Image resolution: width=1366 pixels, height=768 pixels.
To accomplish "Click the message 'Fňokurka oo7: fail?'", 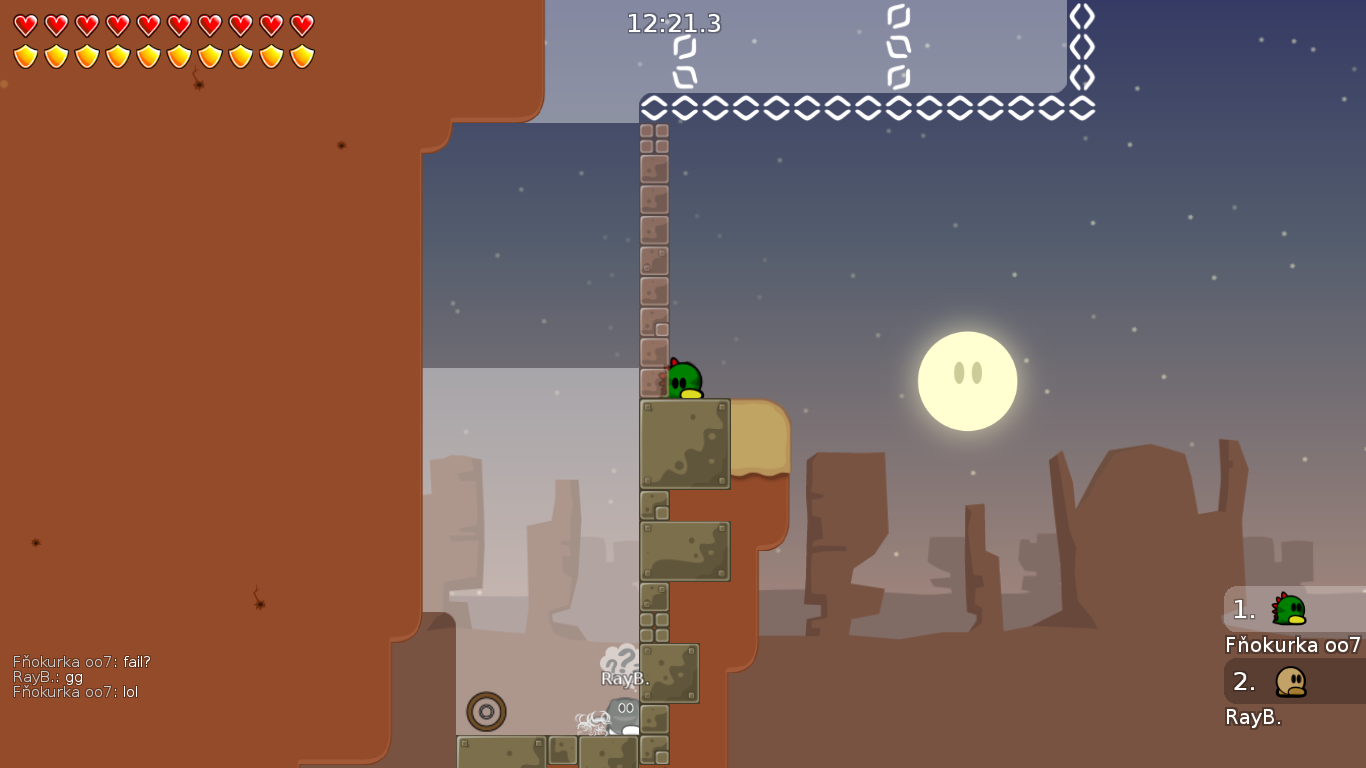I will coord(81,661).
